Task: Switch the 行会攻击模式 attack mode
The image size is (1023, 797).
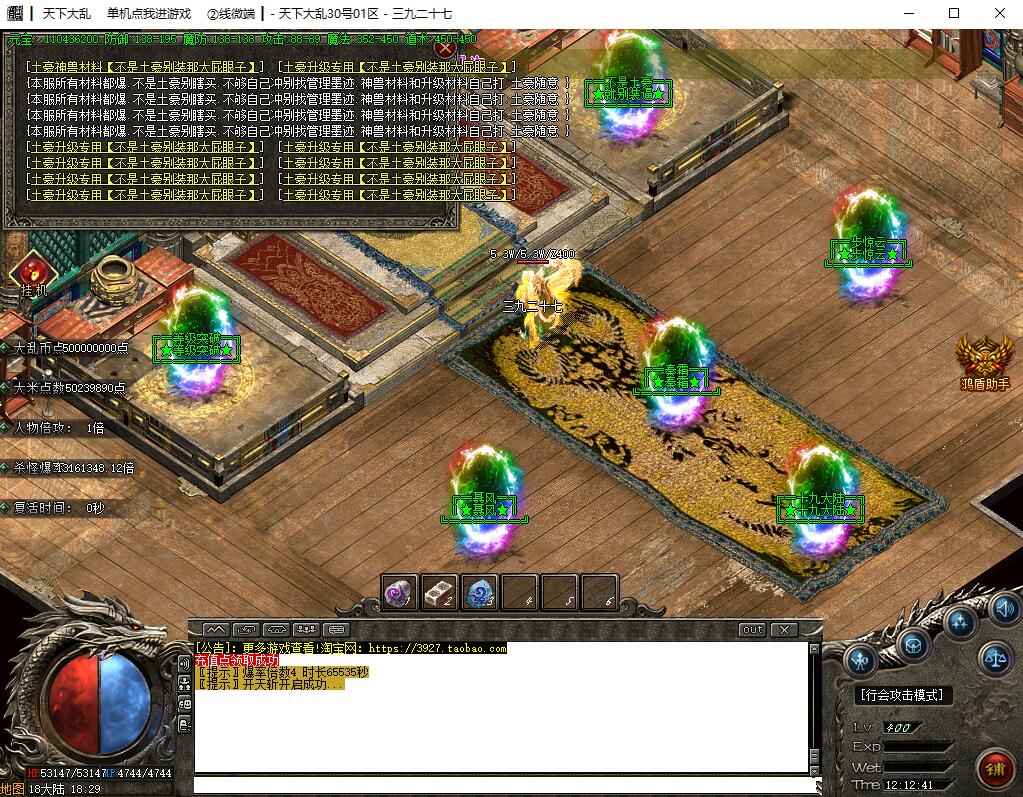Action: [905, 695]
